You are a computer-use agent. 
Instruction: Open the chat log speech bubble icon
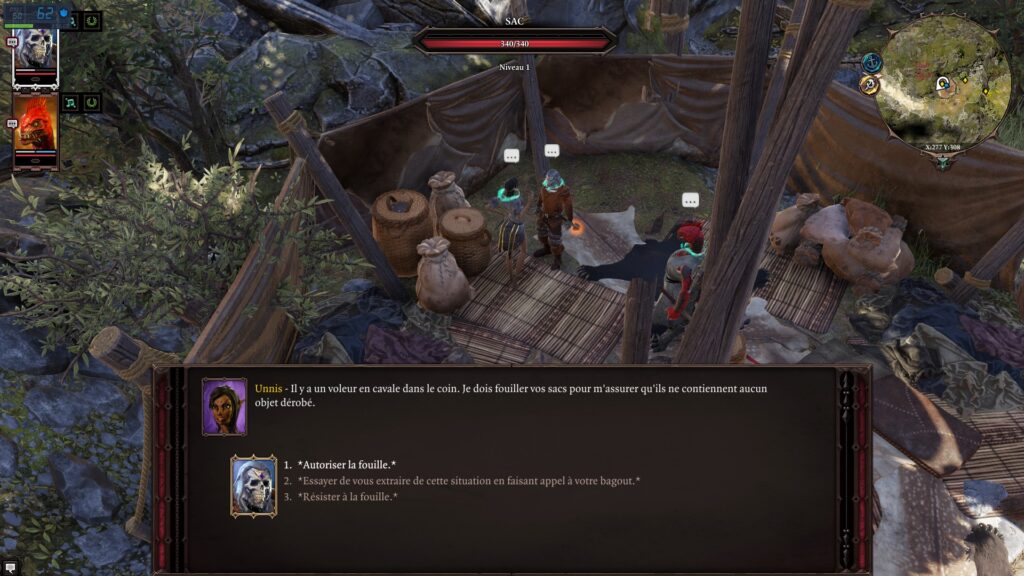coord(10,567)
